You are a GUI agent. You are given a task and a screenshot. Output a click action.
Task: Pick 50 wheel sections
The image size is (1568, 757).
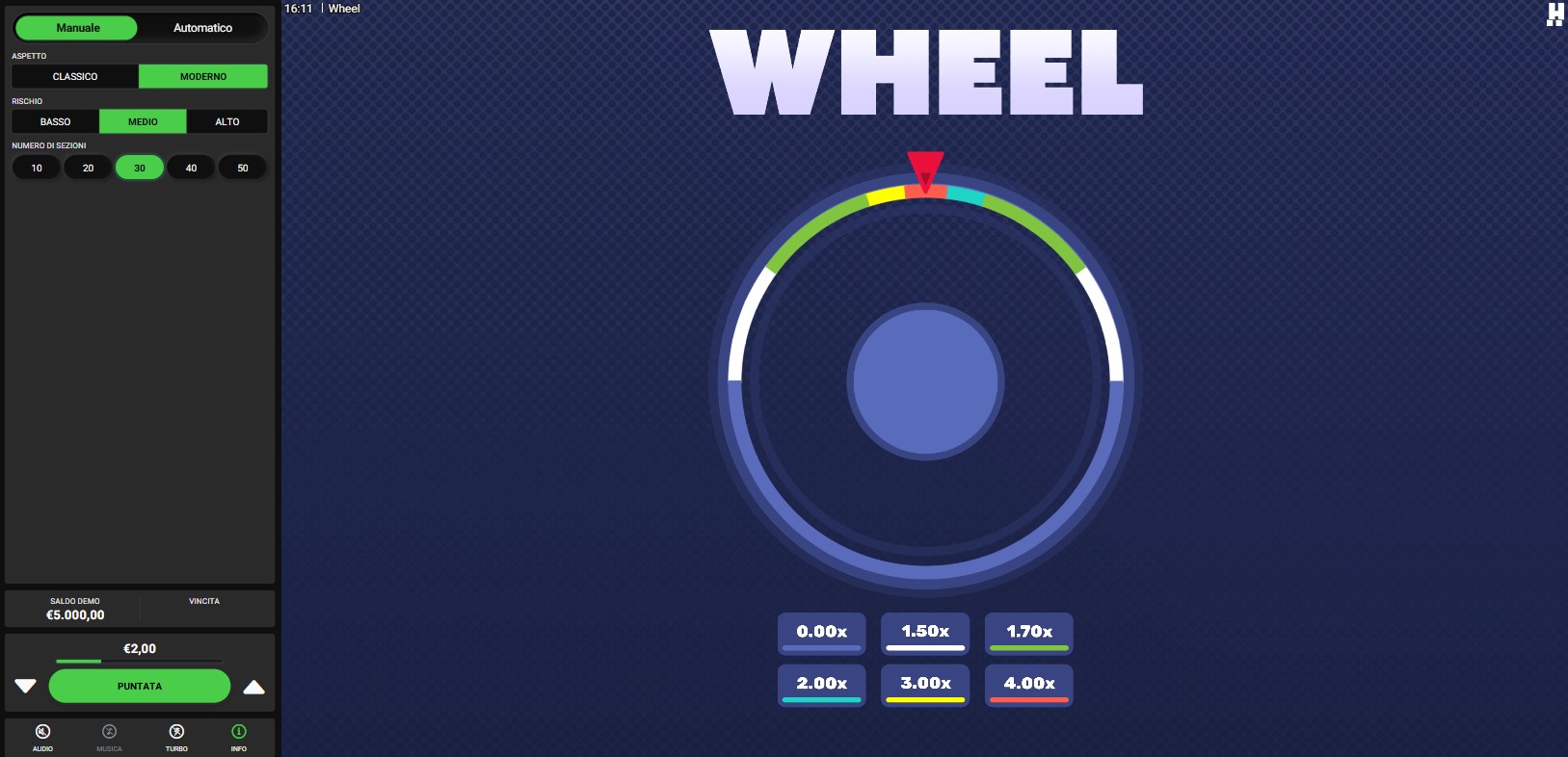point(243,168)
